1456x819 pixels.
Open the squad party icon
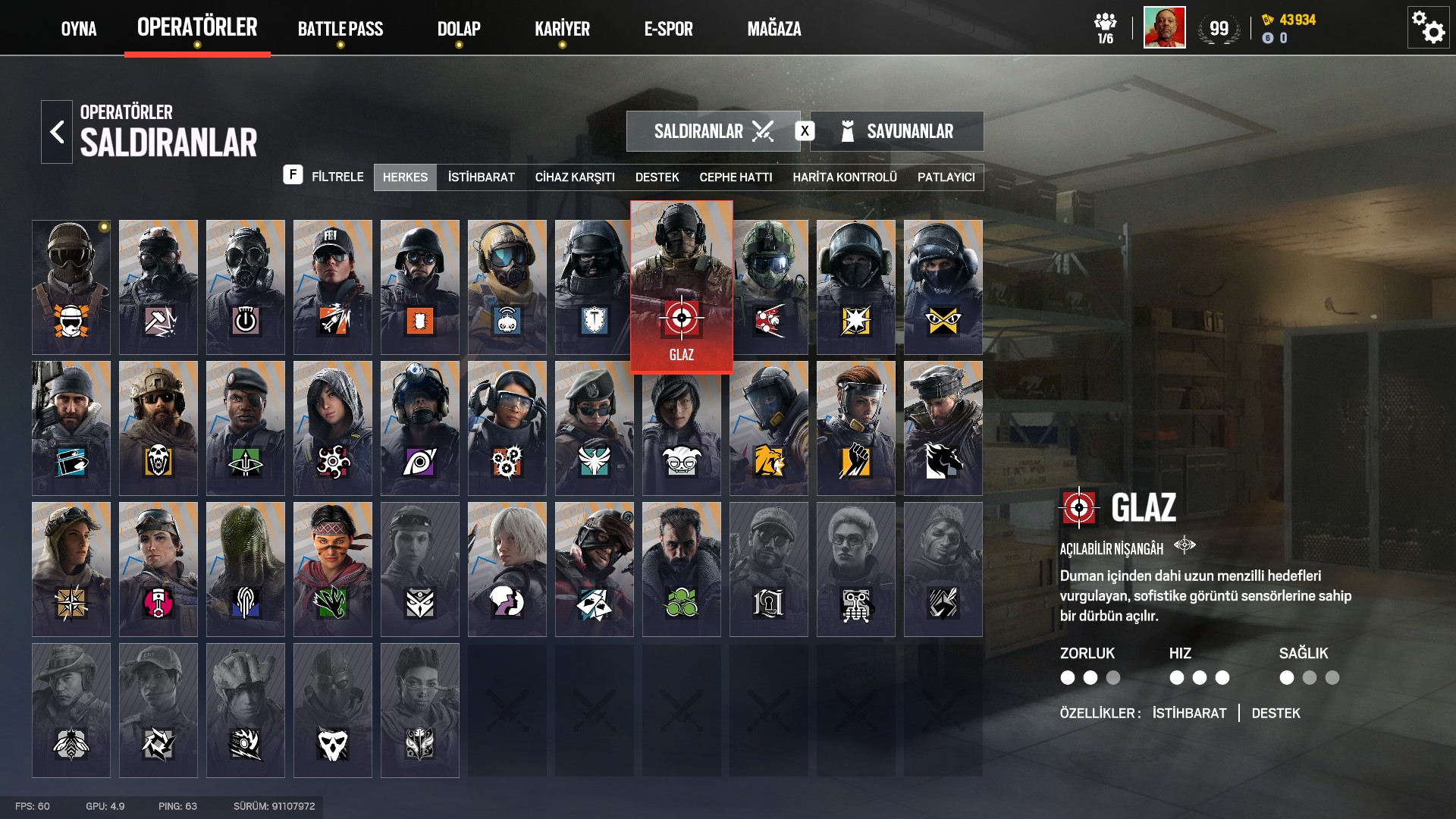(x=1106, y=28)
